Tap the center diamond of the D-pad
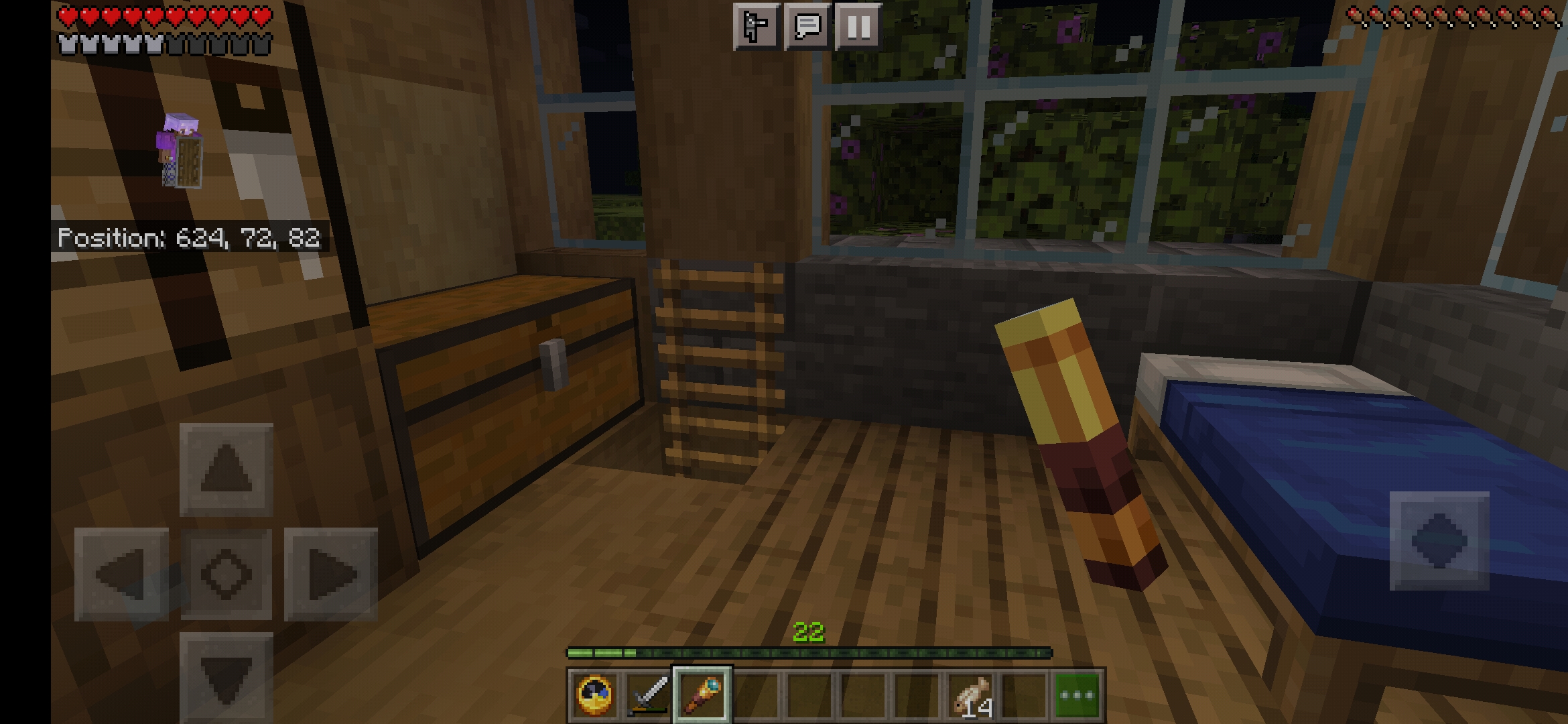Screen dimensions: 1568x724 pos(226,575)
